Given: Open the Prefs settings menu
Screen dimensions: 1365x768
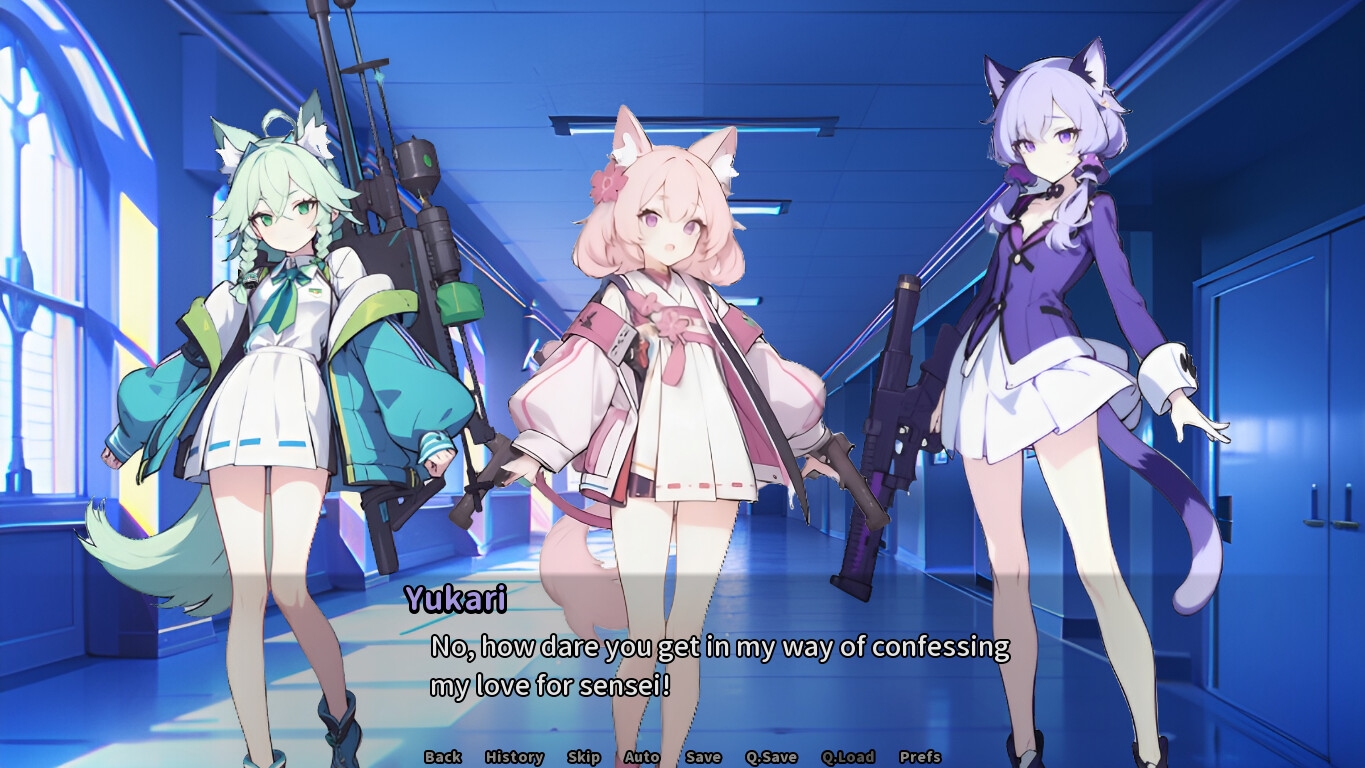Looking at the screenshot, I should pyautogui.click(x=920, y=757).
